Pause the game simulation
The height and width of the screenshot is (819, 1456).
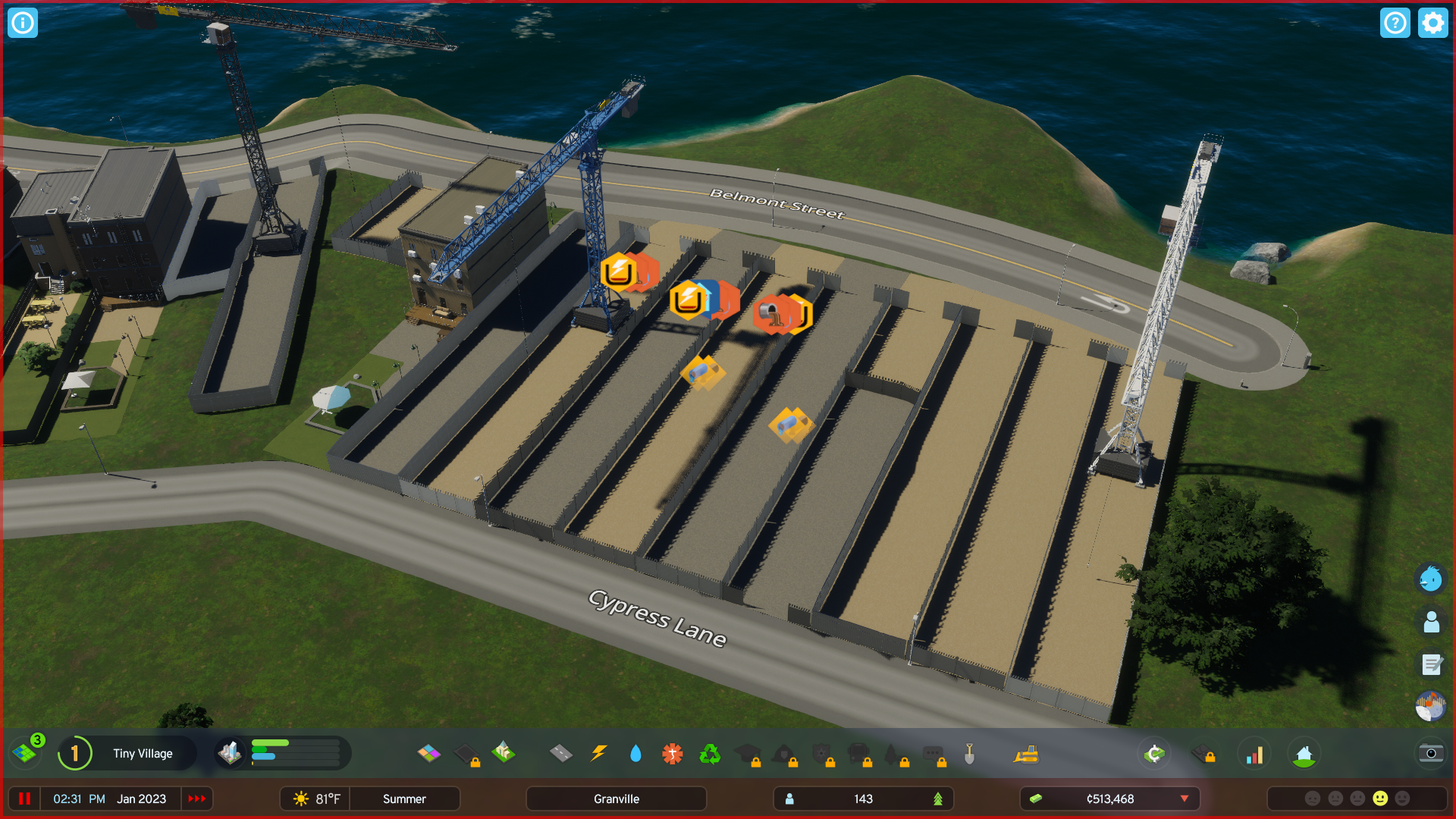point(25,799)
